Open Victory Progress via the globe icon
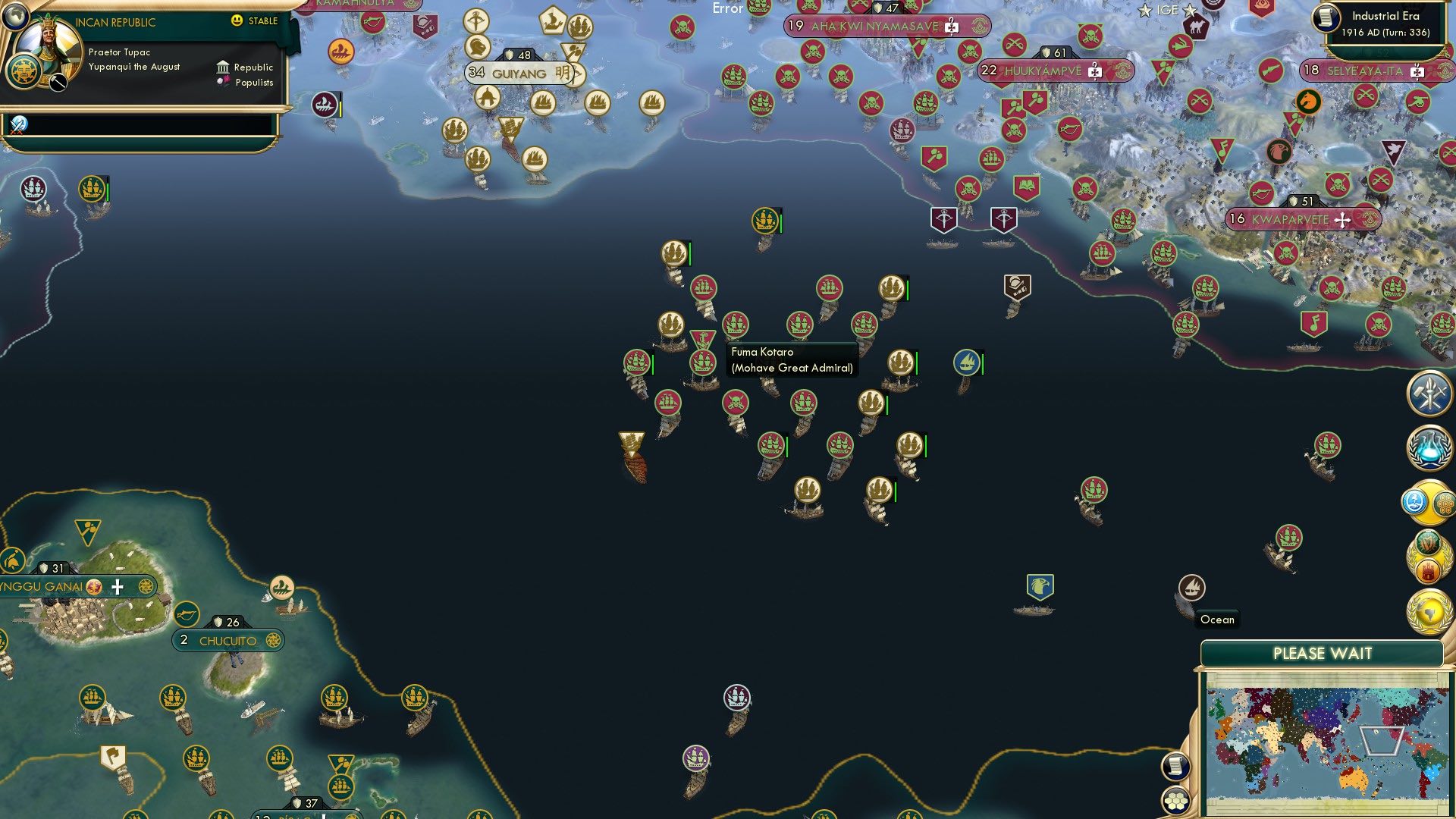Viewport: 1456px width, 819px height. pos(1429,610)
